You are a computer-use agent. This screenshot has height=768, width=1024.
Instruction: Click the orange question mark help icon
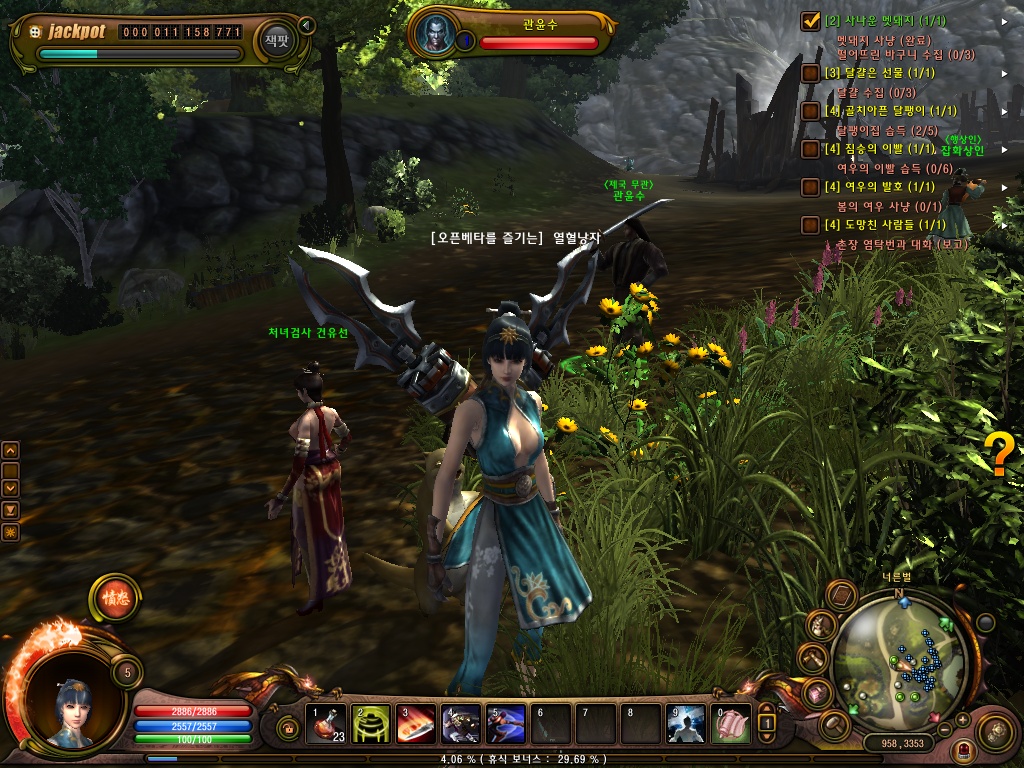click(x=998, y=455)
